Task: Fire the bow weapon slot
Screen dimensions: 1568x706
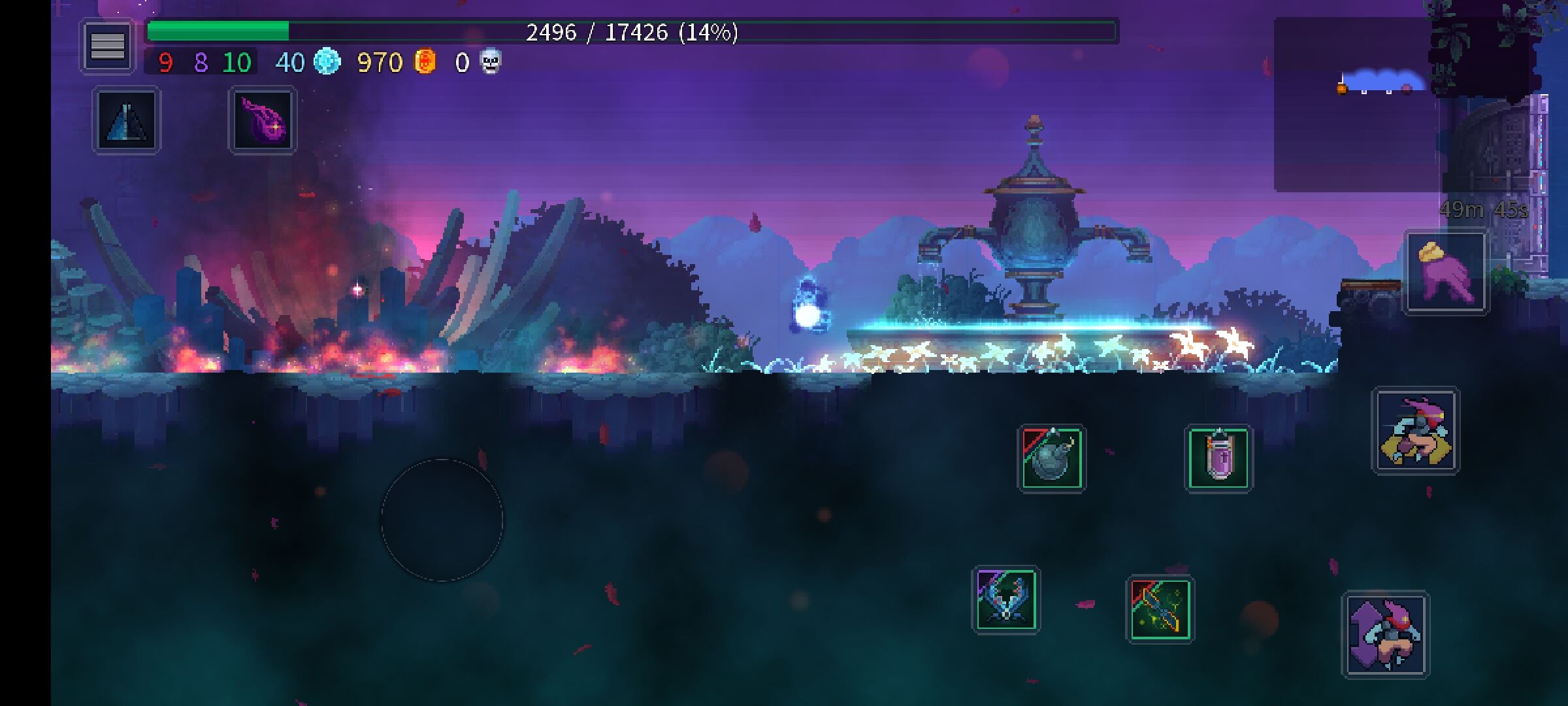Action: [1160, 609]
